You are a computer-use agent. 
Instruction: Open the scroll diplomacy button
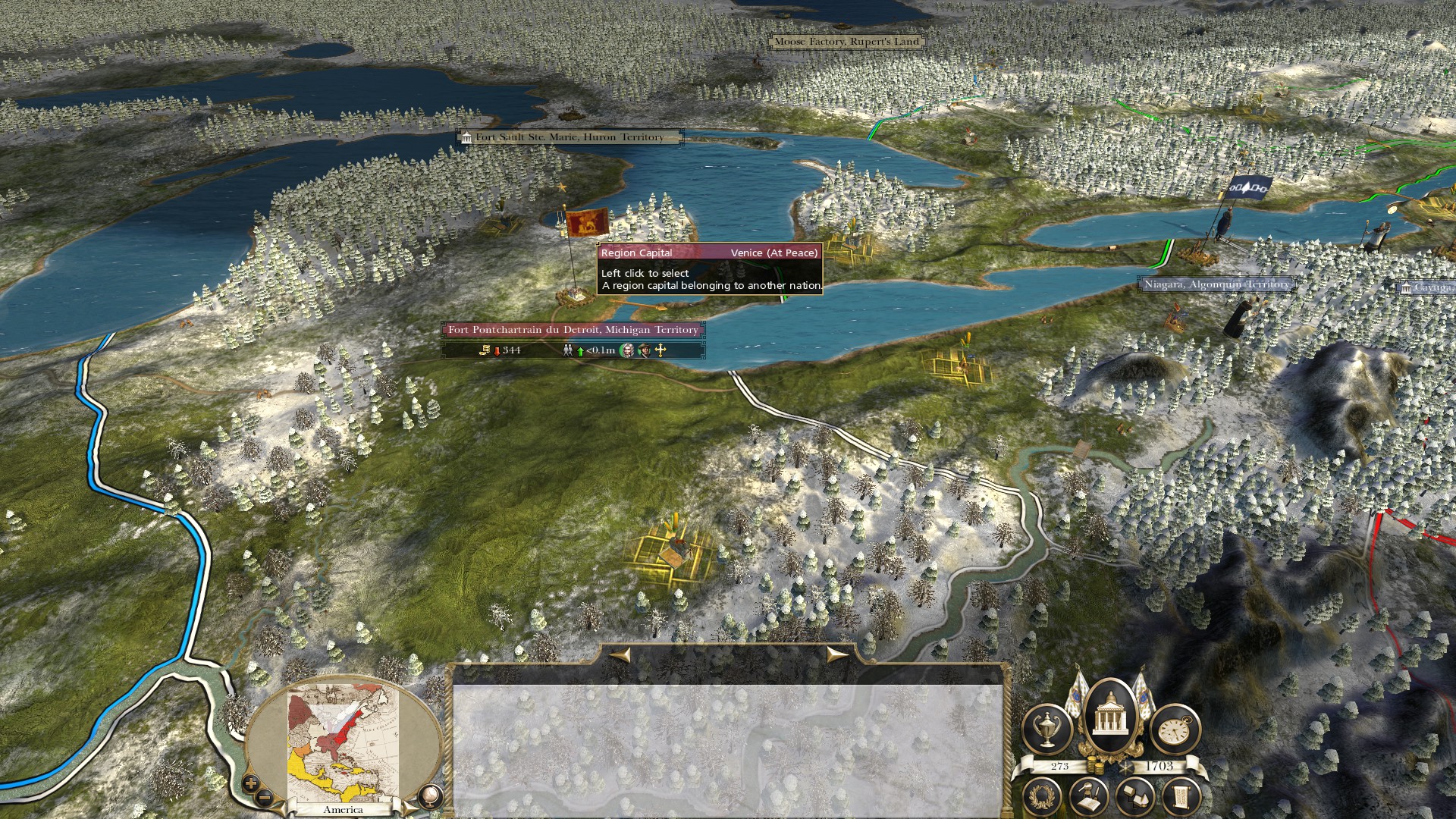(x=1180, y=795)
